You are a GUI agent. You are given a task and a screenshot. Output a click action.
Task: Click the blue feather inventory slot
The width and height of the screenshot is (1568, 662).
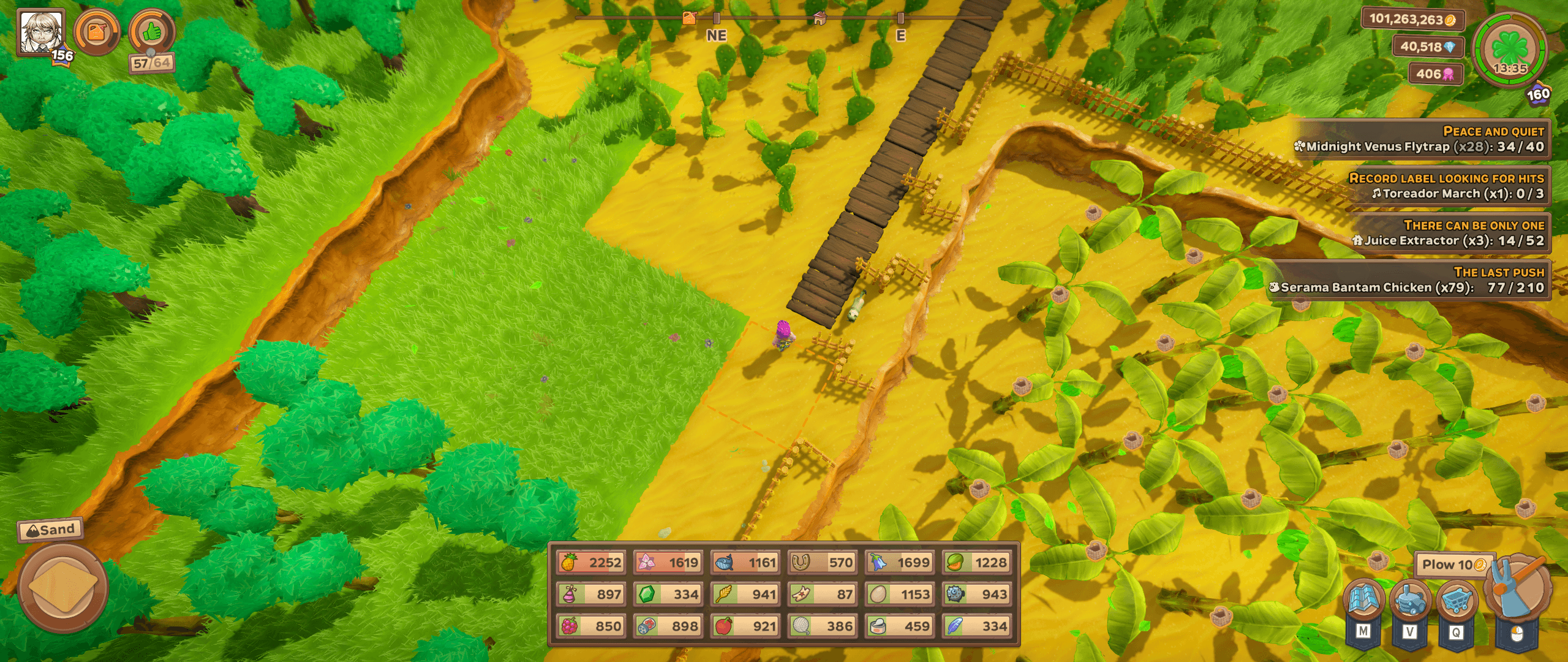(976, 626)
